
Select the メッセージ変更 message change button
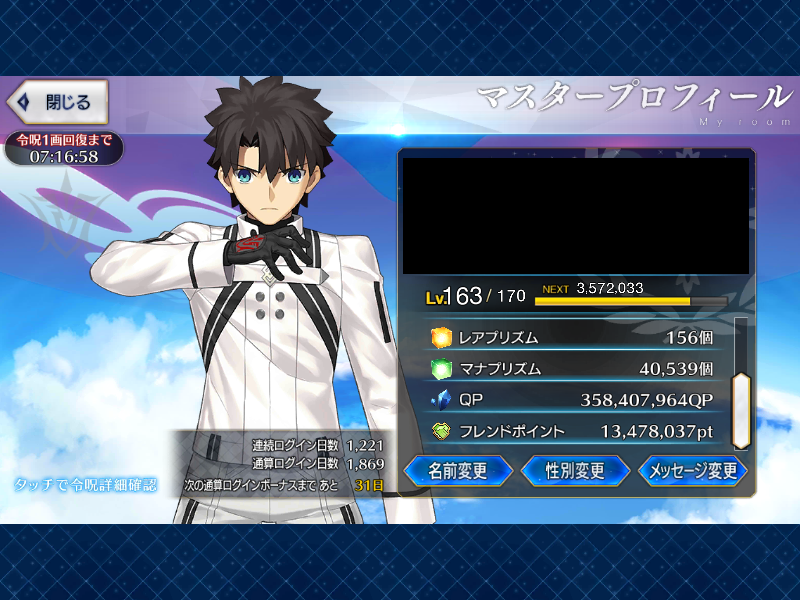point(693,471)
